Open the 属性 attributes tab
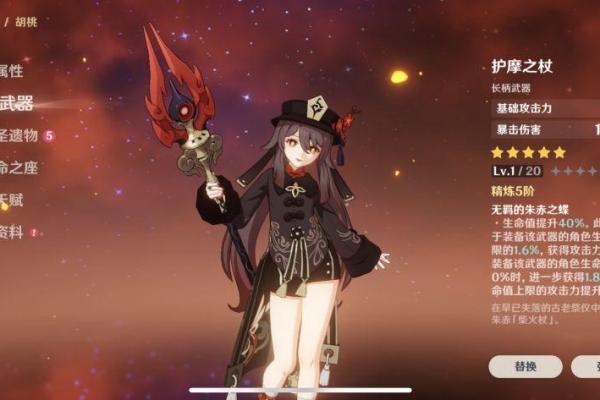 (x=12, y=71)
